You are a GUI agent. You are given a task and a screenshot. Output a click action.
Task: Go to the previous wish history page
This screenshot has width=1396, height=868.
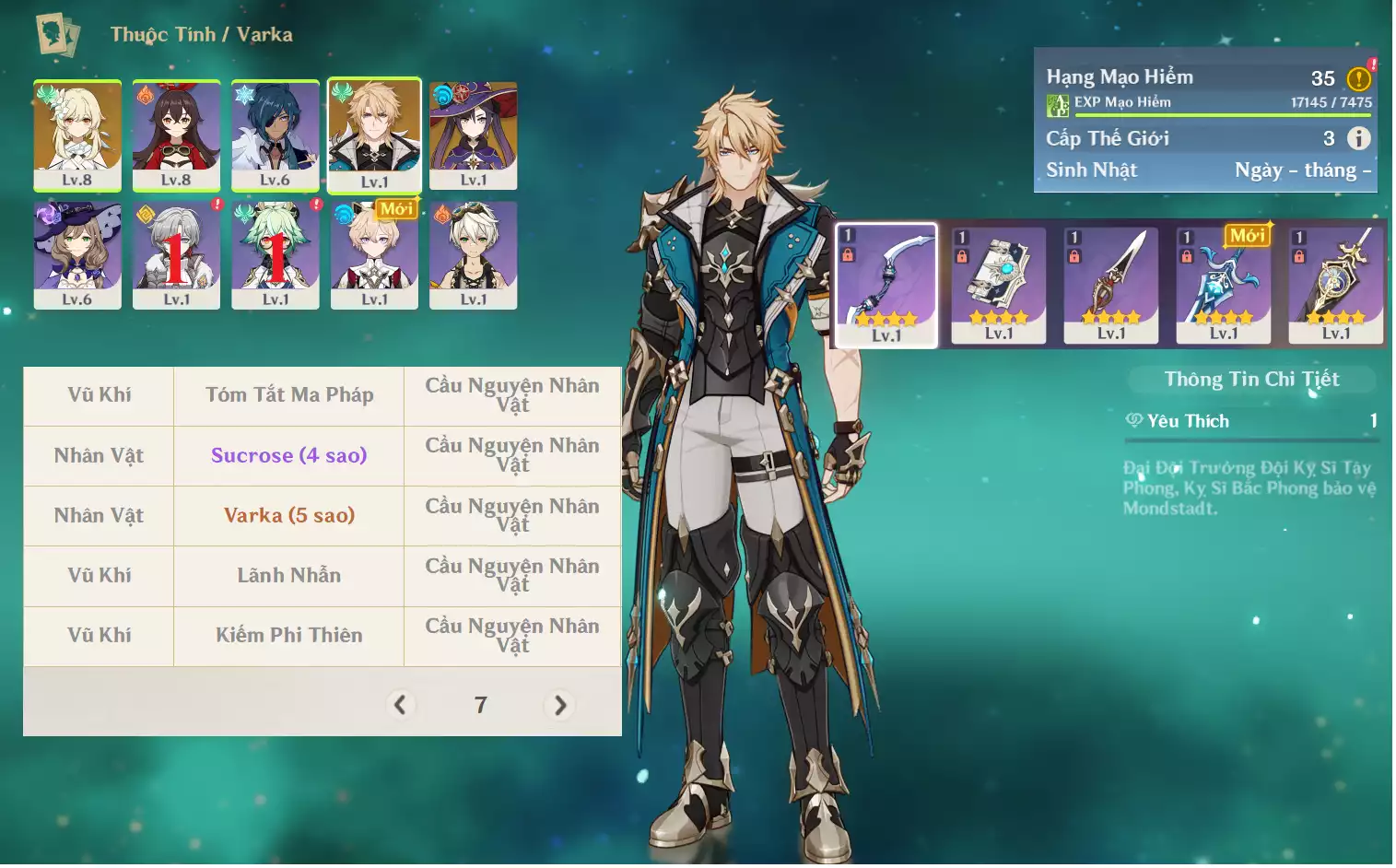[x=400, y=705]
